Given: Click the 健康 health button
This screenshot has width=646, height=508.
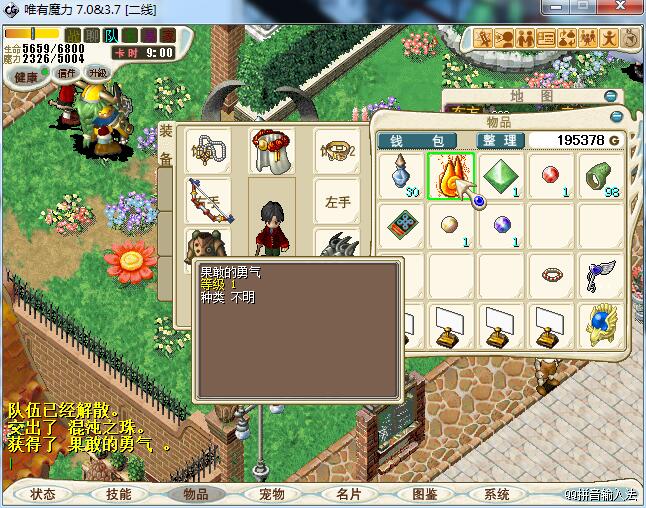Looking at the screenshot, I should tap(27, 77).
